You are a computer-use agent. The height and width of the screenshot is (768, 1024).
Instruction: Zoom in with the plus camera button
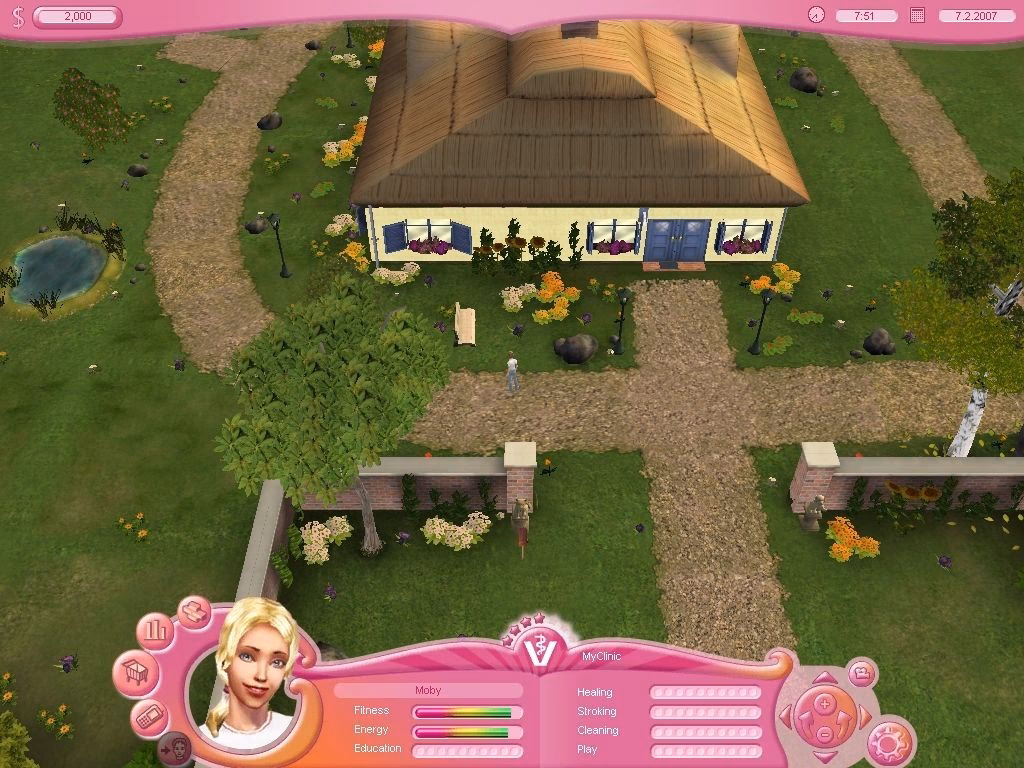(823, 703)
